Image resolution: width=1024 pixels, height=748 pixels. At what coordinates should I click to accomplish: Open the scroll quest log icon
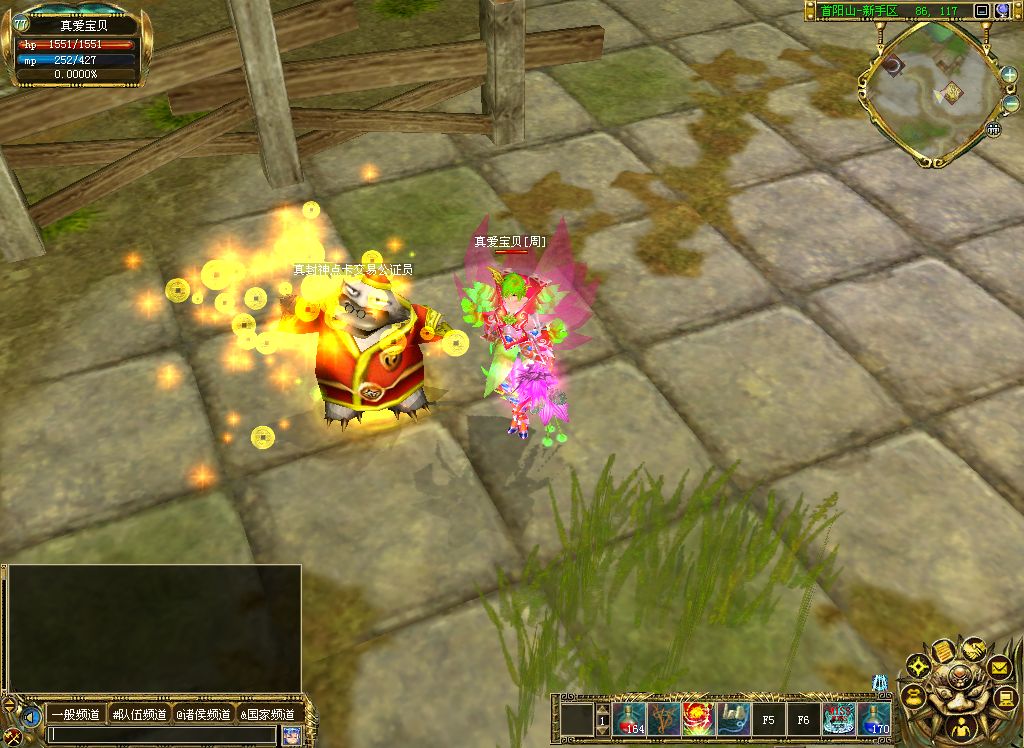pyautogui.click(x=943, y=652)
